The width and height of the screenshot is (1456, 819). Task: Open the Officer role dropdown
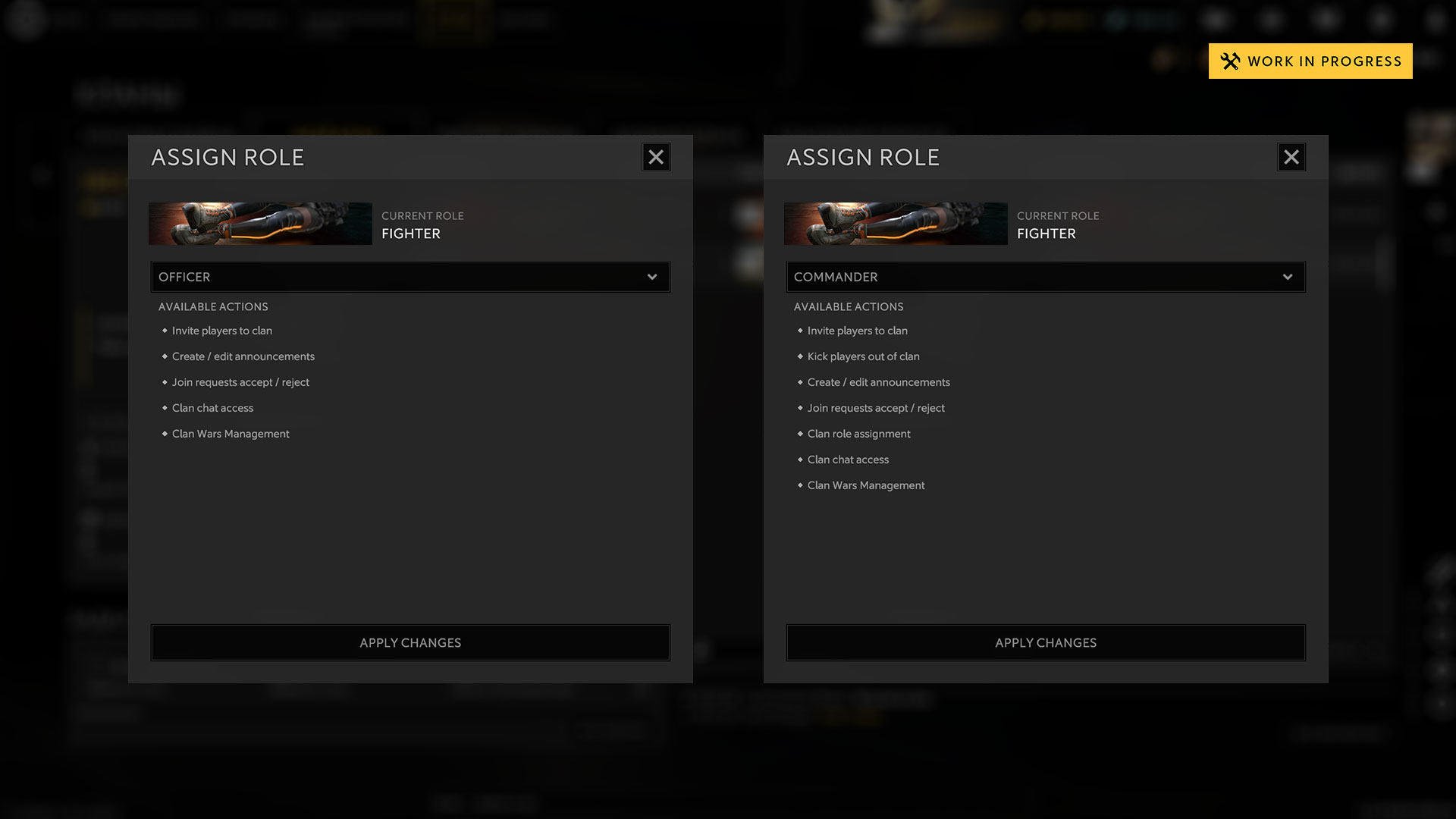tap(410, 277)
